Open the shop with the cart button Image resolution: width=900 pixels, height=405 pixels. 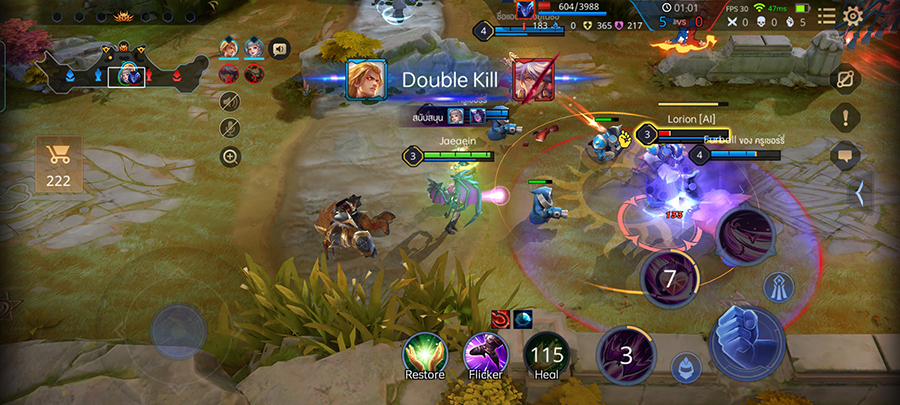coord(59,165)
